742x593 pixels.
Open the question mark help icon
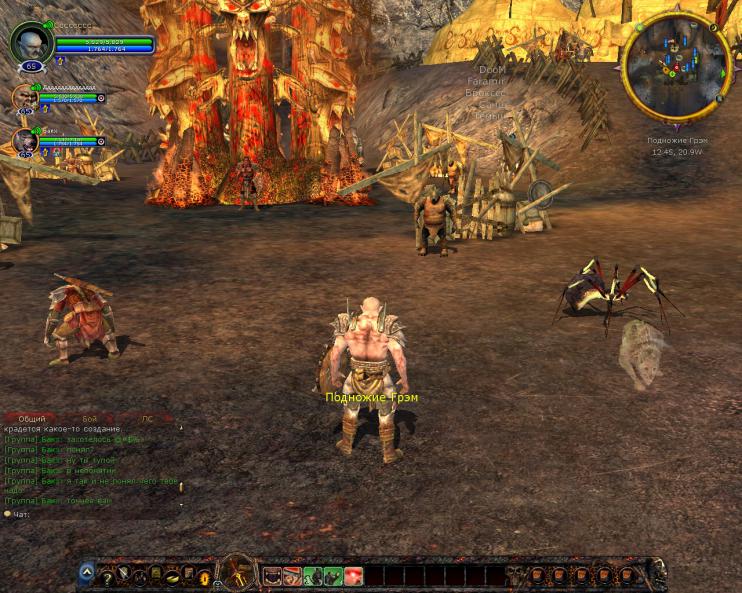click(x=107, y=576)
